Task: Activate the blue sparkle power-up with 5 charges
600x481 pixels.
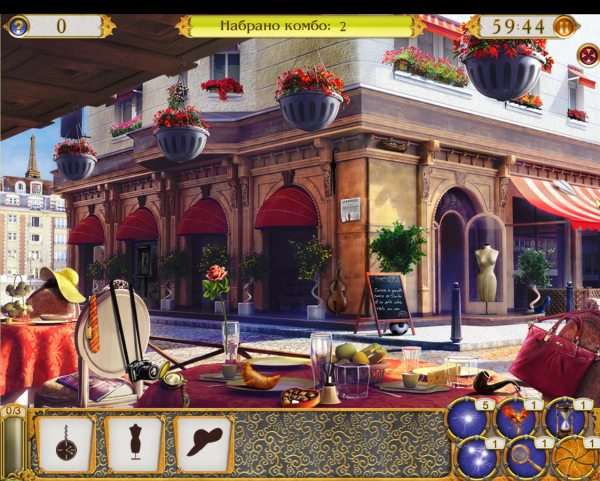Action: [x=468, y=420]
